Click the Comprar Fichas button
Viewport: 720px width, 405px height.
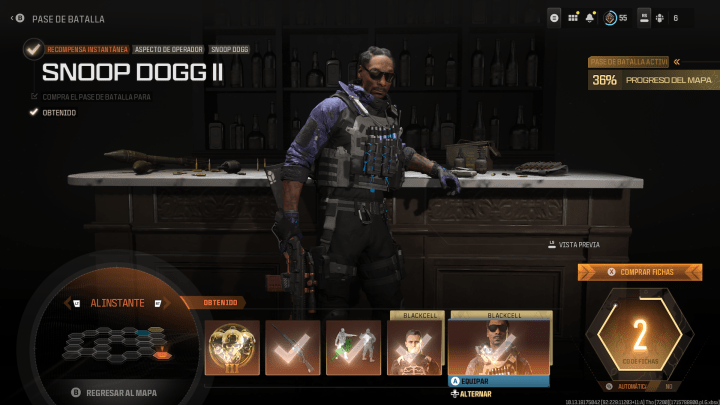tap(640, 272)
